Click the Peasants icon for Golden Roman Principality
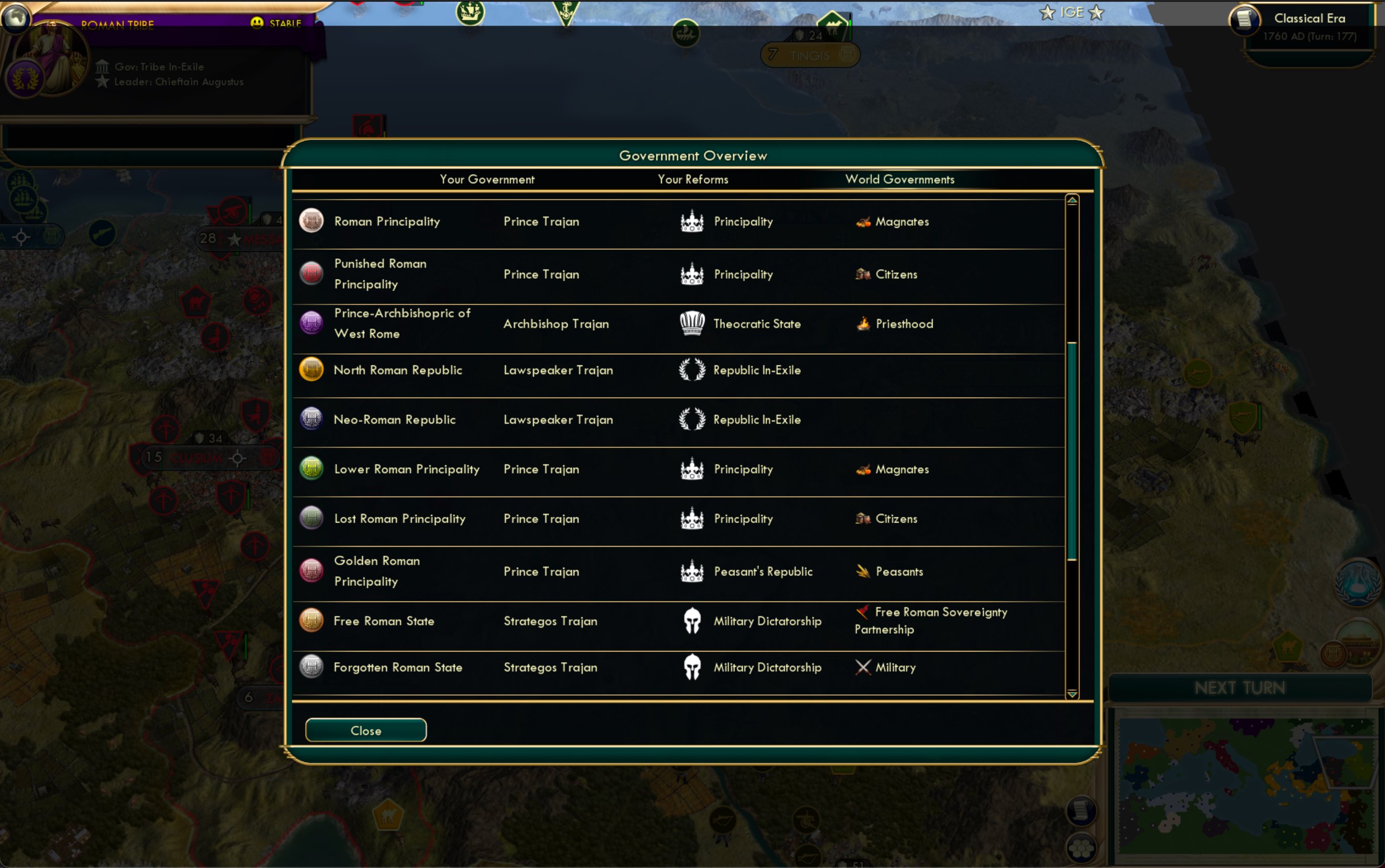 (x=863, y=571)
